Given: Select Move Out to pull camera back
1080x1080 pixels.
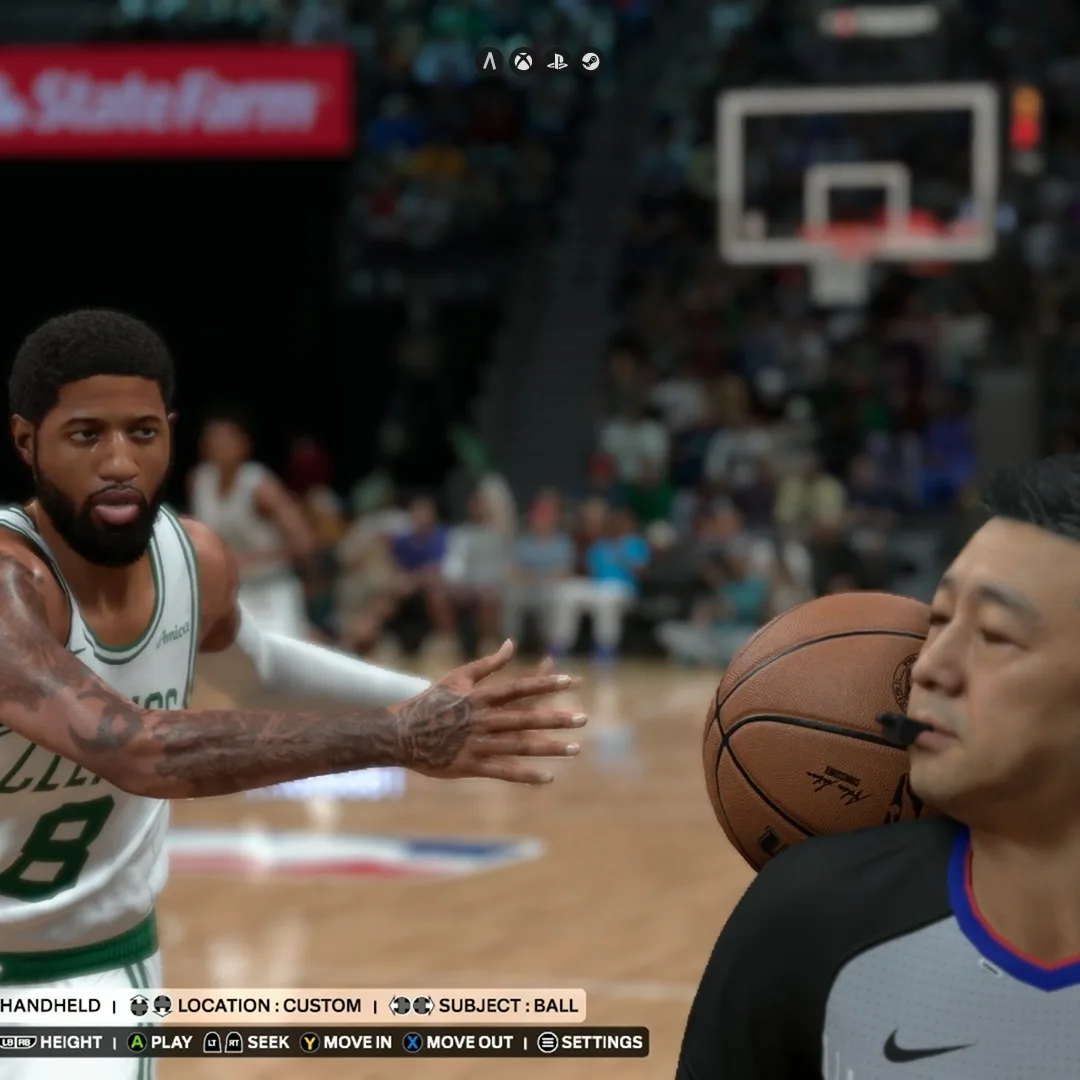Looking at the screenshot, I should point(458,1042).
